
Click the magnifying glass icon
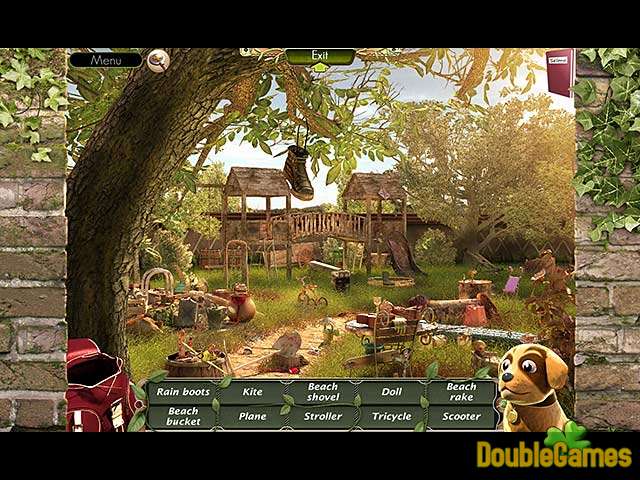[x=158, y=61]
